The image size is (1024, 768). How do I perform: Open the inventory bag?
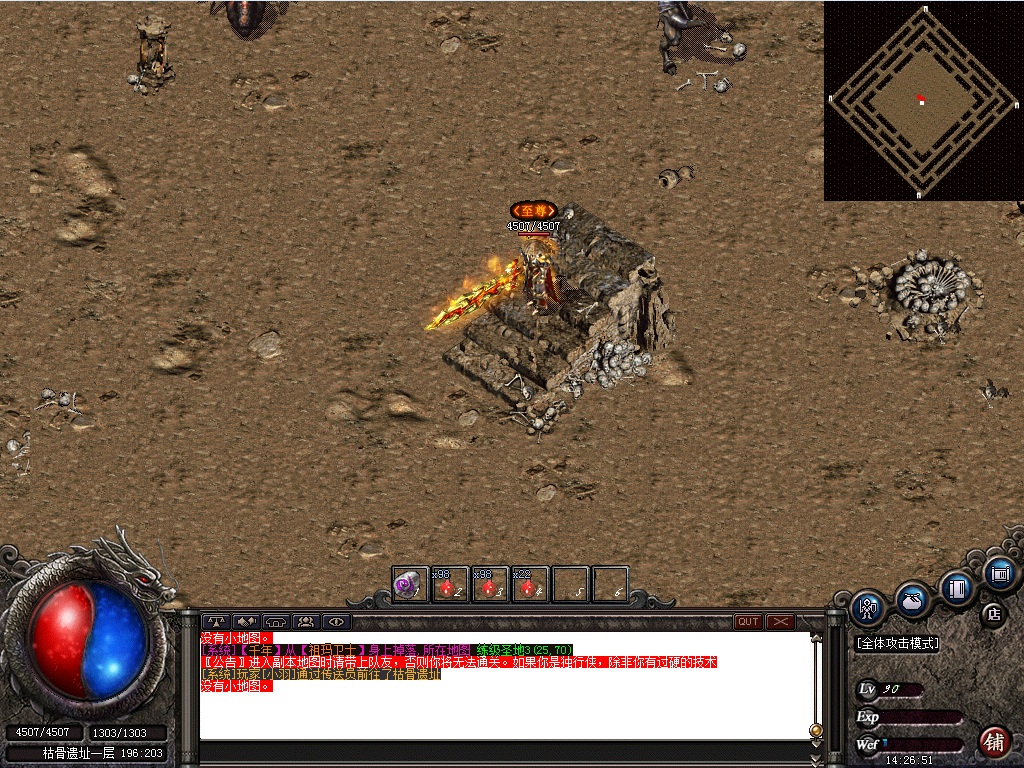(912, 598)
